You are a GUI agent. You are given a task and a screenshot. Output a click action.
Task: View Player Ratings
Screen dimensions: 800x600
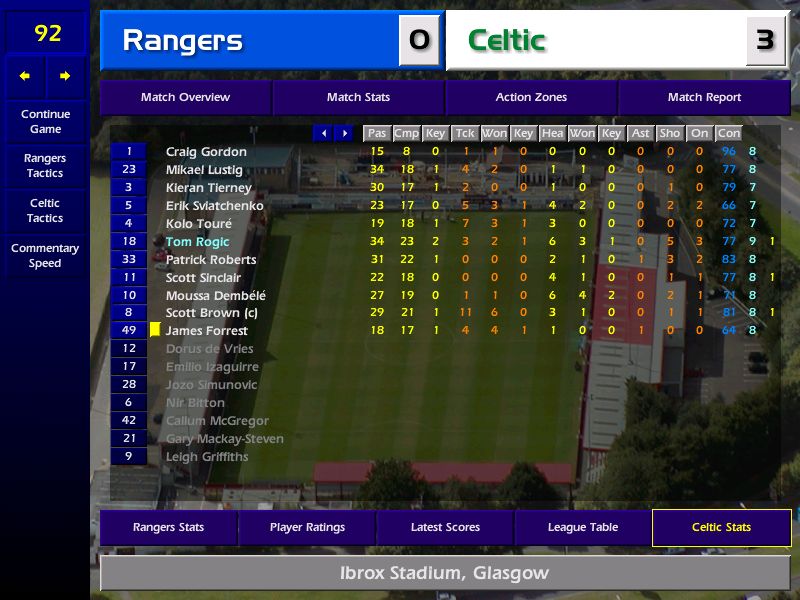pyautogui.click(x=307, y=527)
